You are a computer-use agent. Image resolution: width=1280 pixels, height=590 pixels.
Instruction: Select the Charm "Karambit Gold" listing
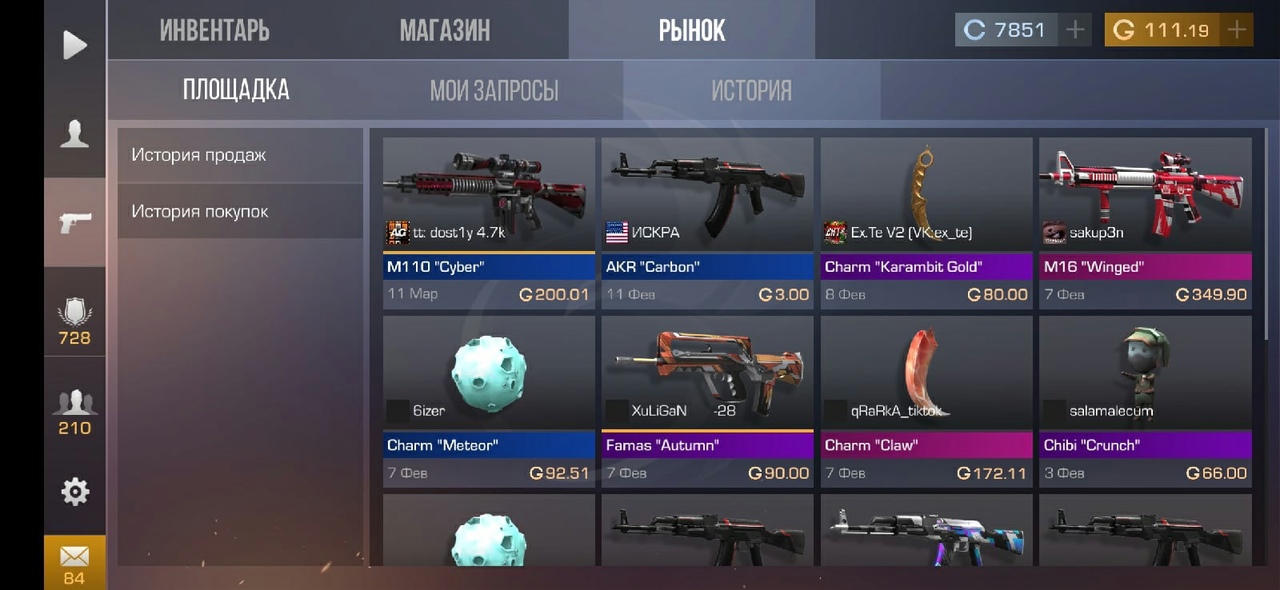[926, 222]
